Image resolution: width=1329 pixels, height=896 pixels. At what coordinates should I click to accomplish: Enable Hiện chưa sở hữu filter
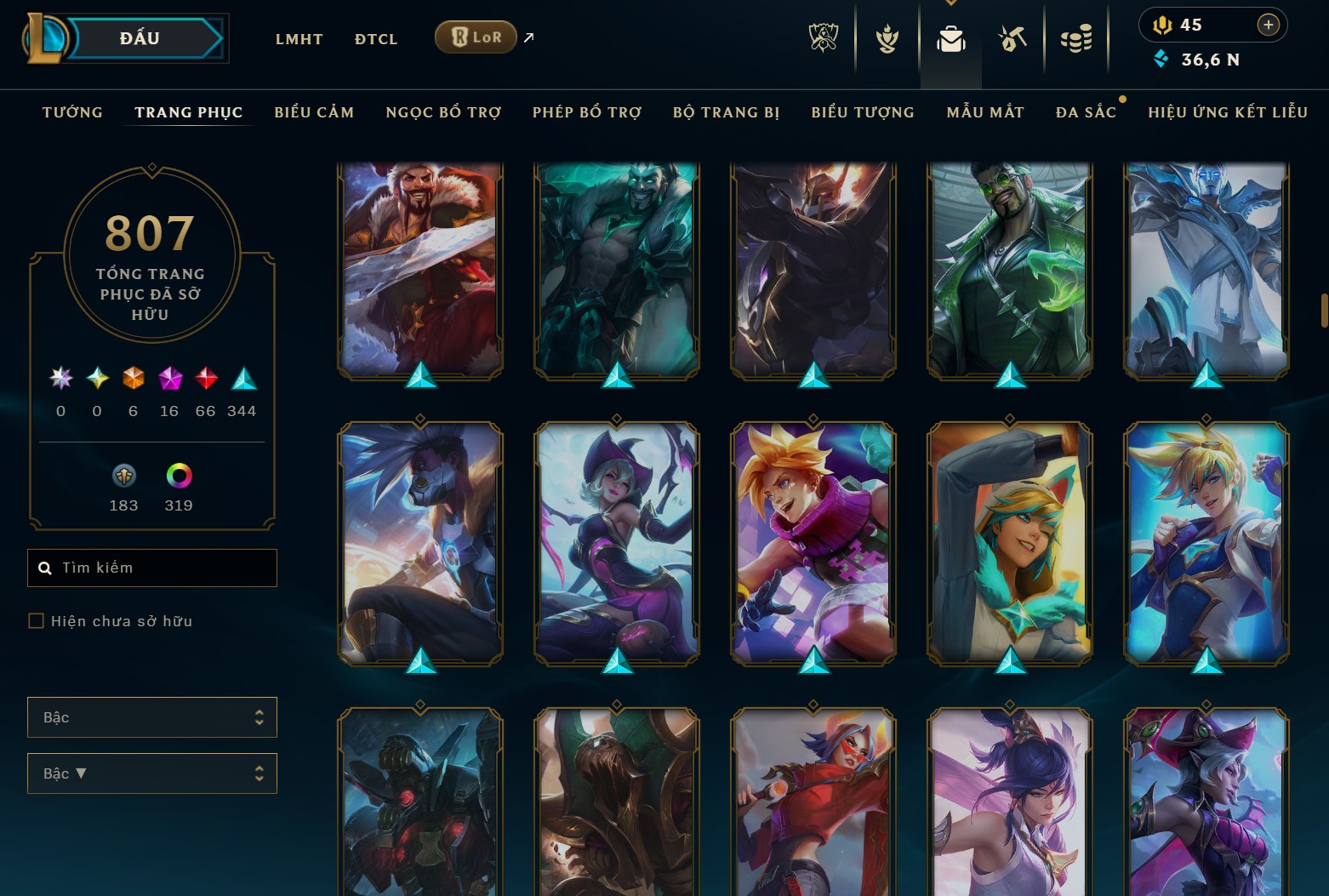tap(36, 621)
